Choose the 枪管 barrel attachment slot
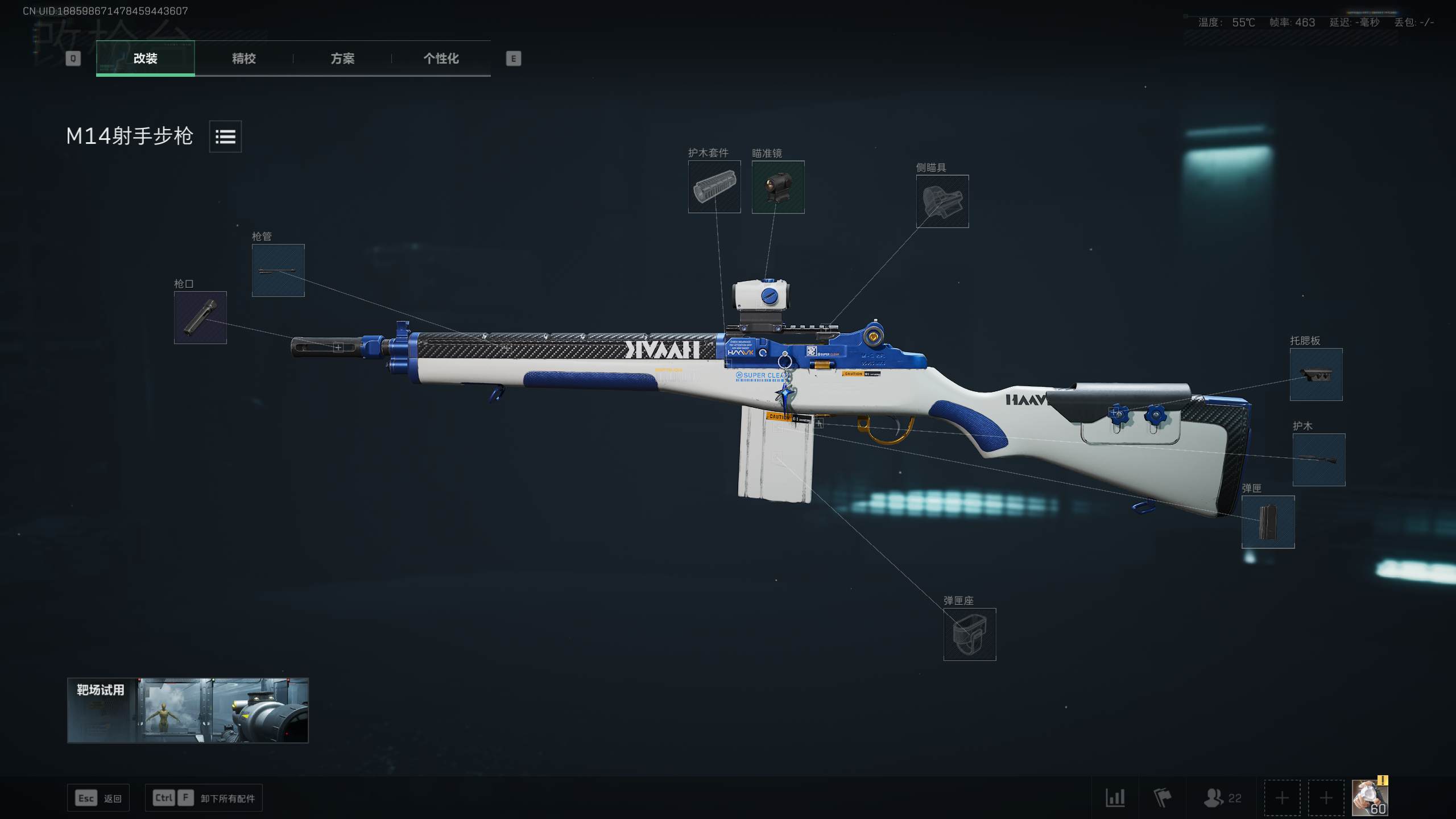The height and width of the screenshot is (819, 1456). point(278,270)
